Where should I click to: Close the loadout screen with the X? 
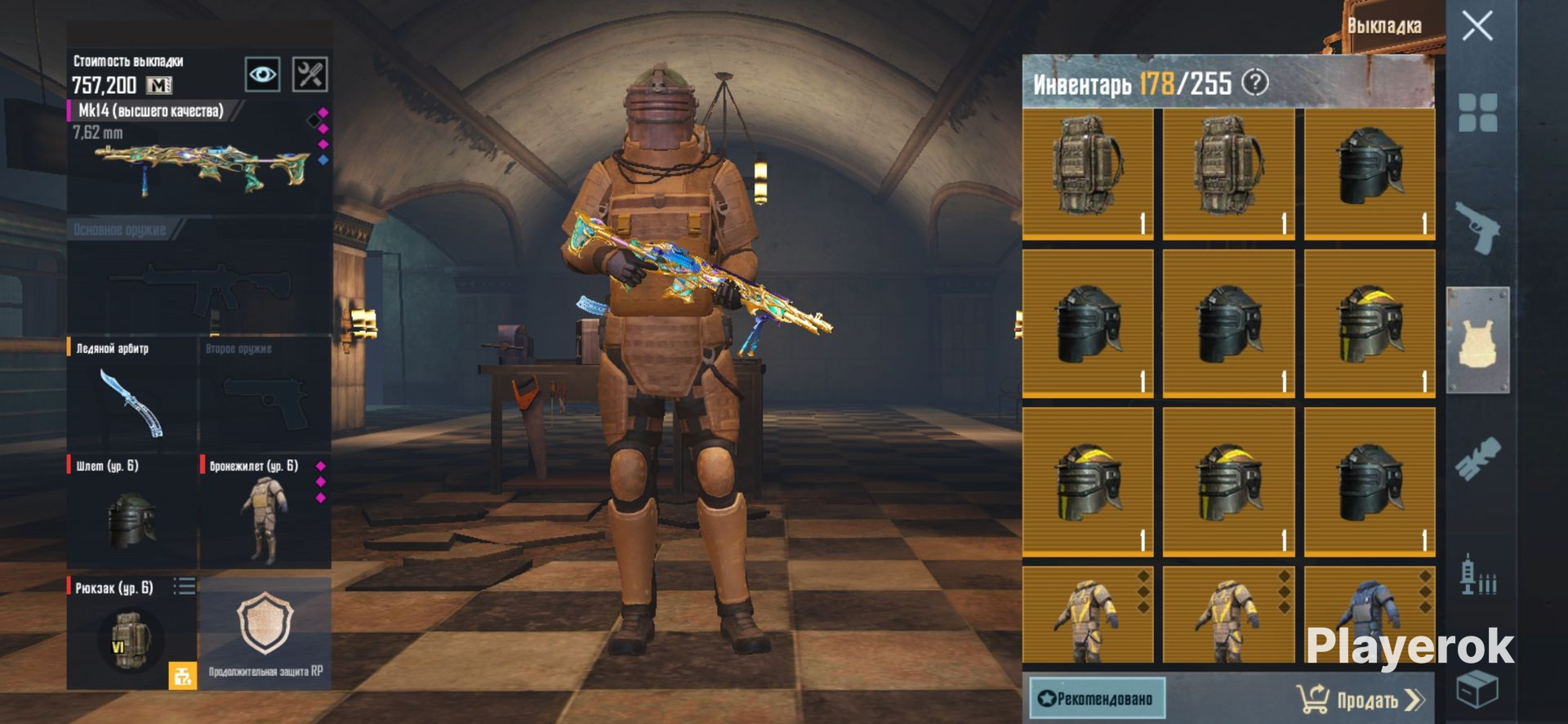click(1477, 26)
